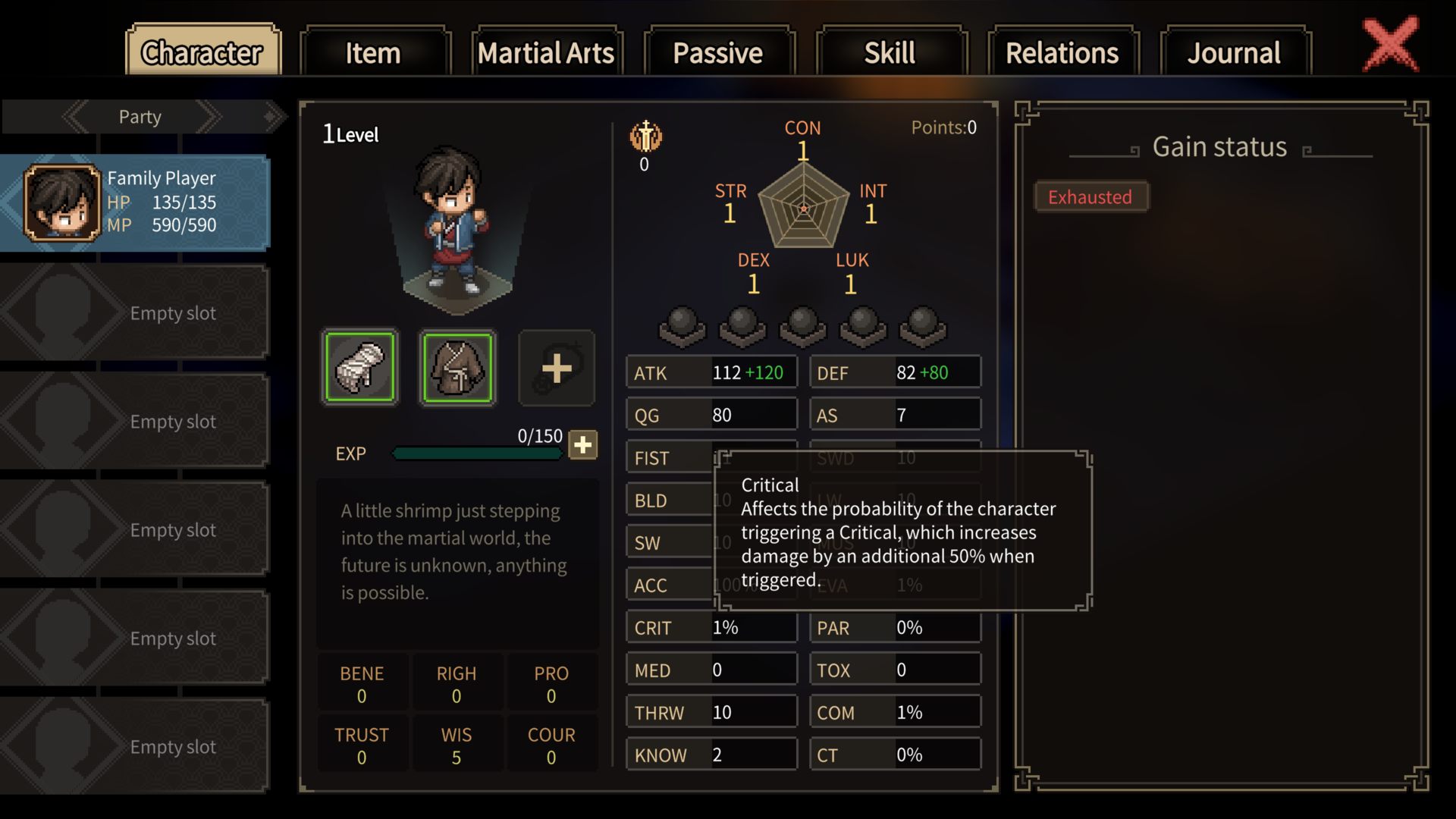Click the Exhausted status tag
Screen dimensions: 1456x819
[x=1090, y=197]
